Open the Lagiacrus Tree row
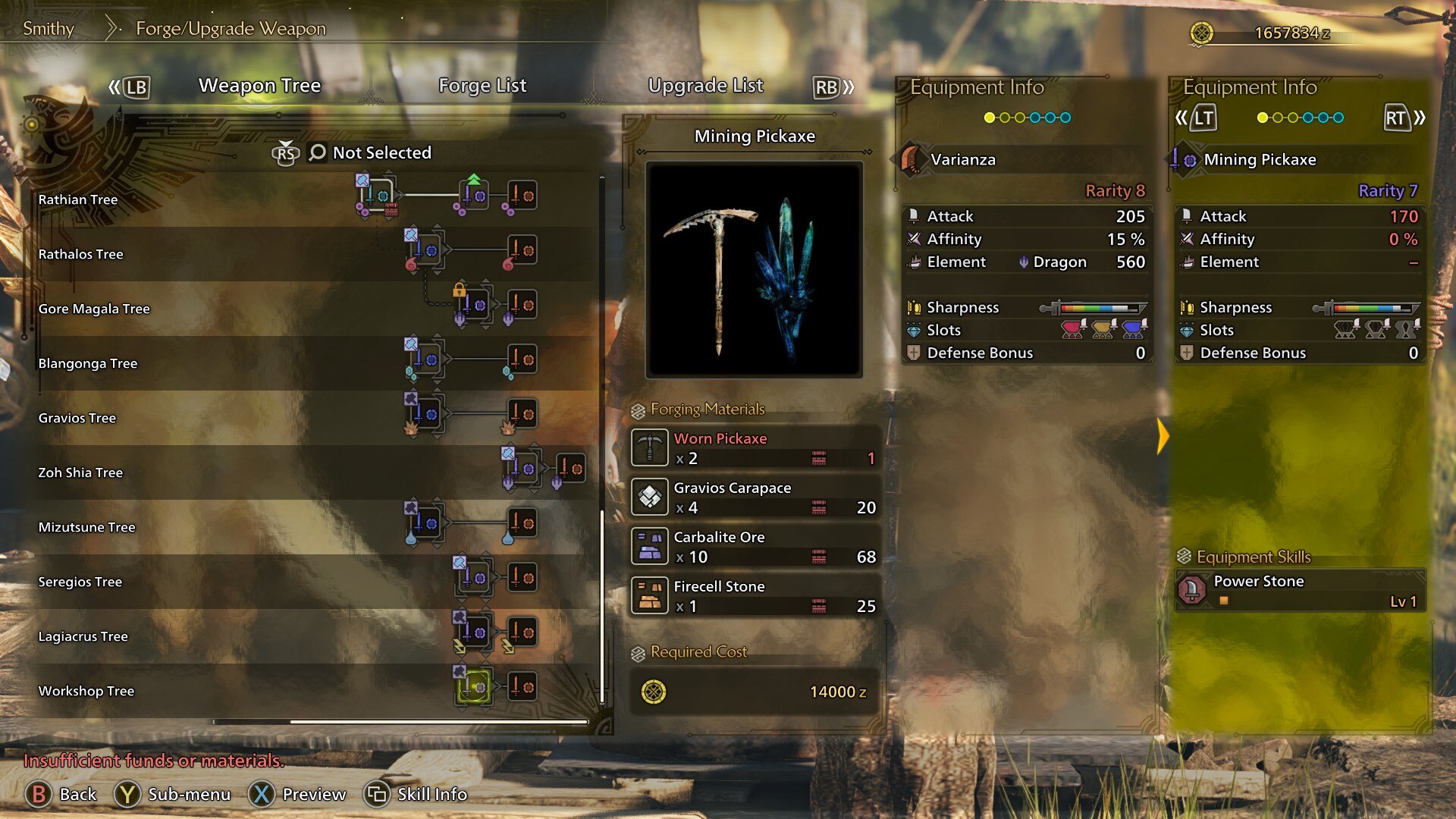This screenshot has height=819, width=1456. 83,636
